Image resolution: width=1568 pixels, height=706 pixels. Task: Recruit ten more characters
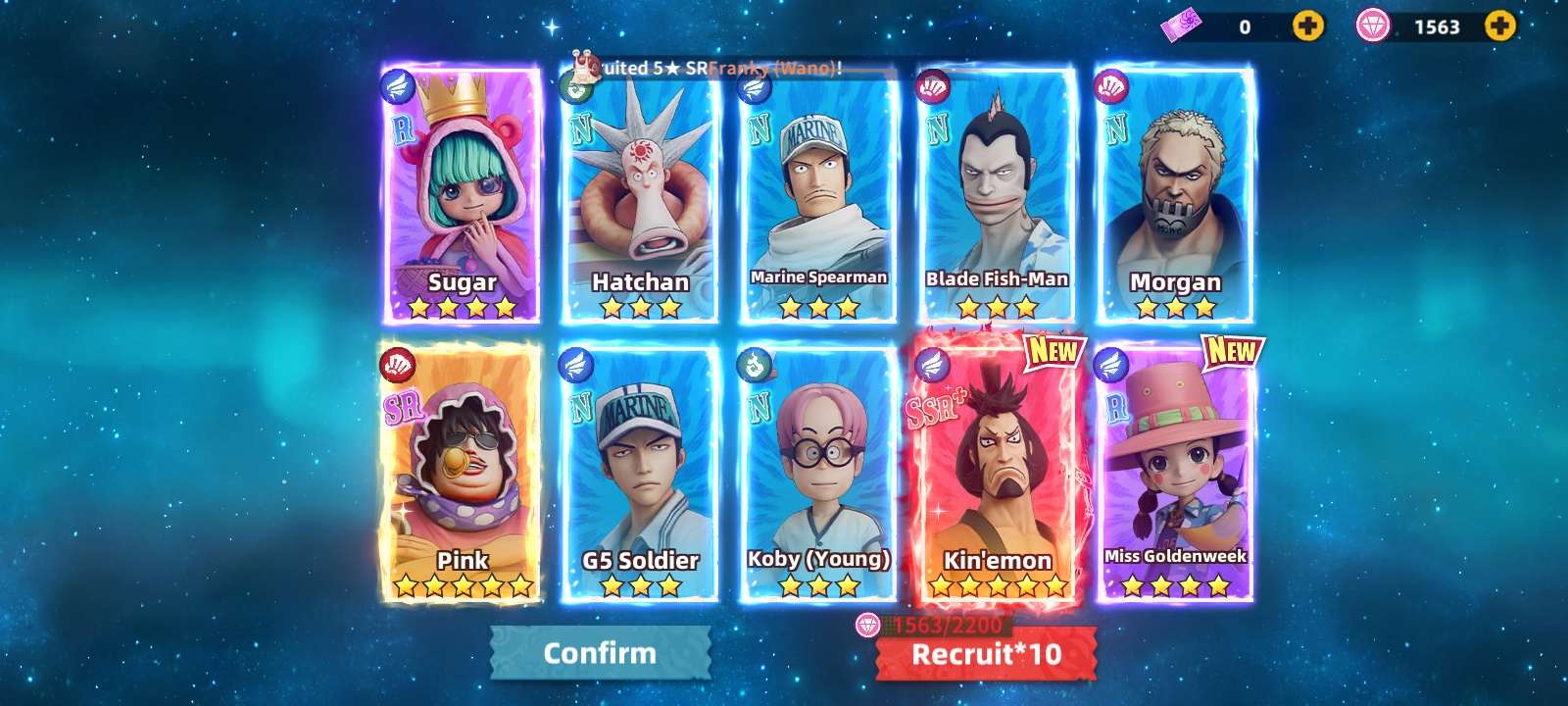(986, 654)
